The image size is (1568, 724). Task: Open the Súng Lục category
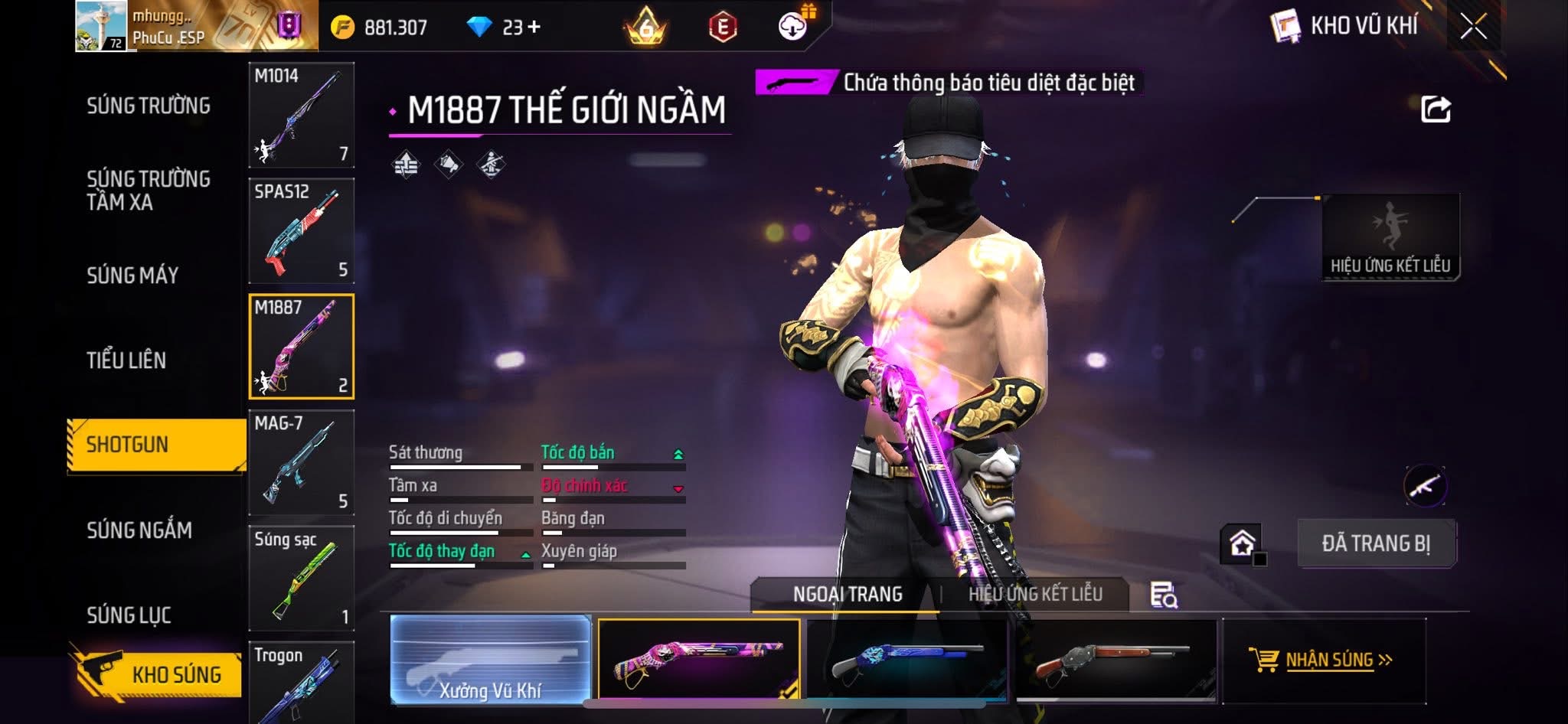pos(129,615)
